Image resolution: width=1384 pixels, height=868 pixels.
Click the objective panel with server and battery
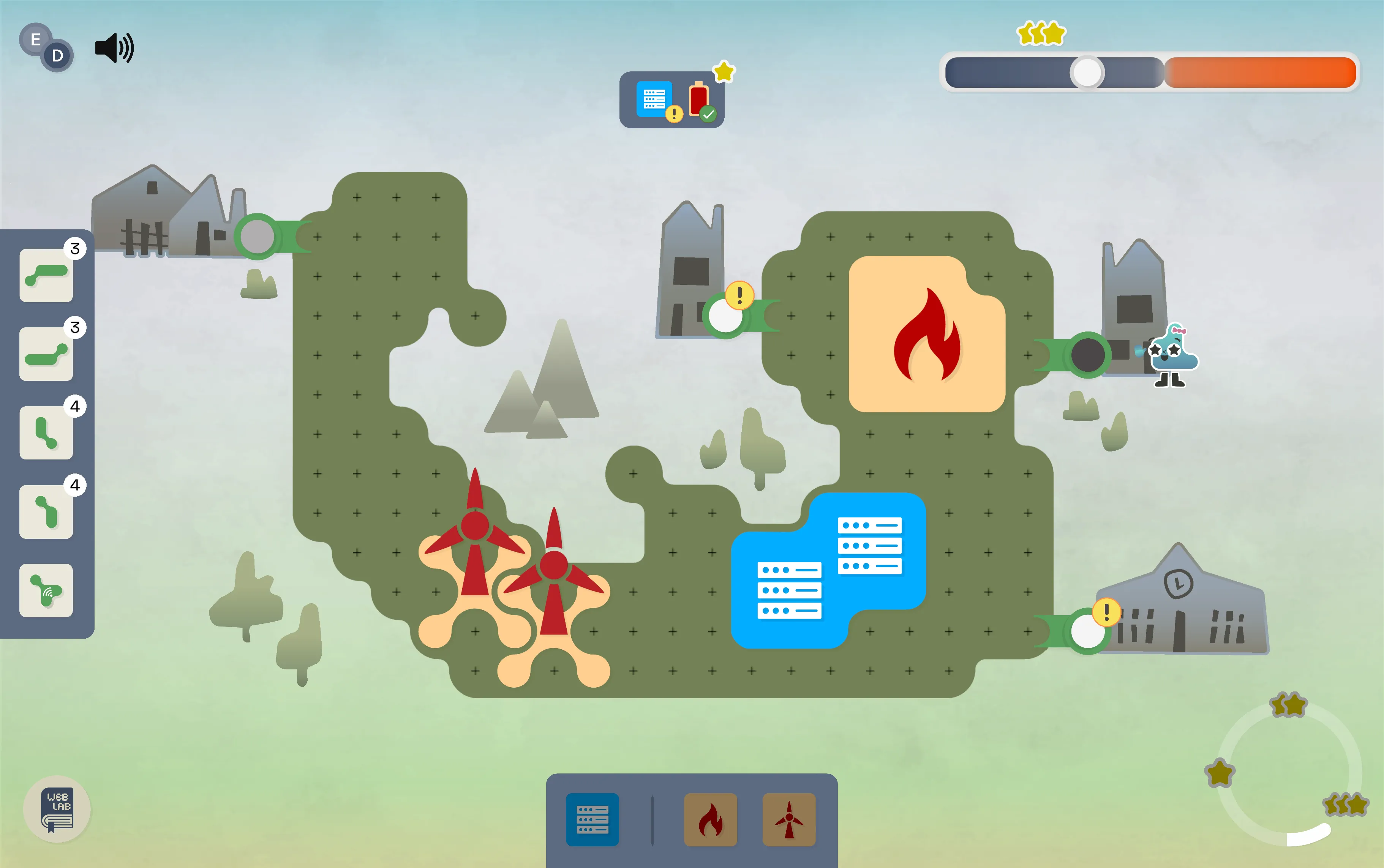pos(671,100)
